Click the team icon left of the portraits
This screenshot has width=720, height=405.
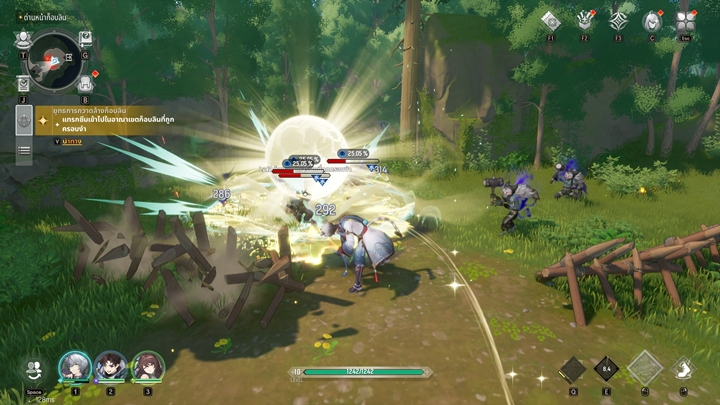pos(35,368)
